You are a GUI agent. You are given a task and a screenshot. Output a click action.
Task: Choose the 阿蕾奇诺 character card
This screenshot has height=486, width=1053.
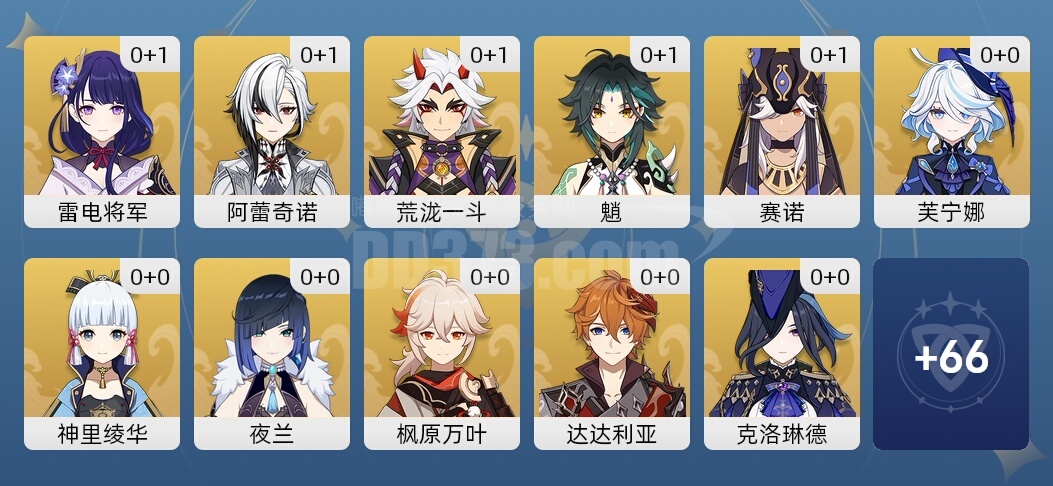[272, 132]
